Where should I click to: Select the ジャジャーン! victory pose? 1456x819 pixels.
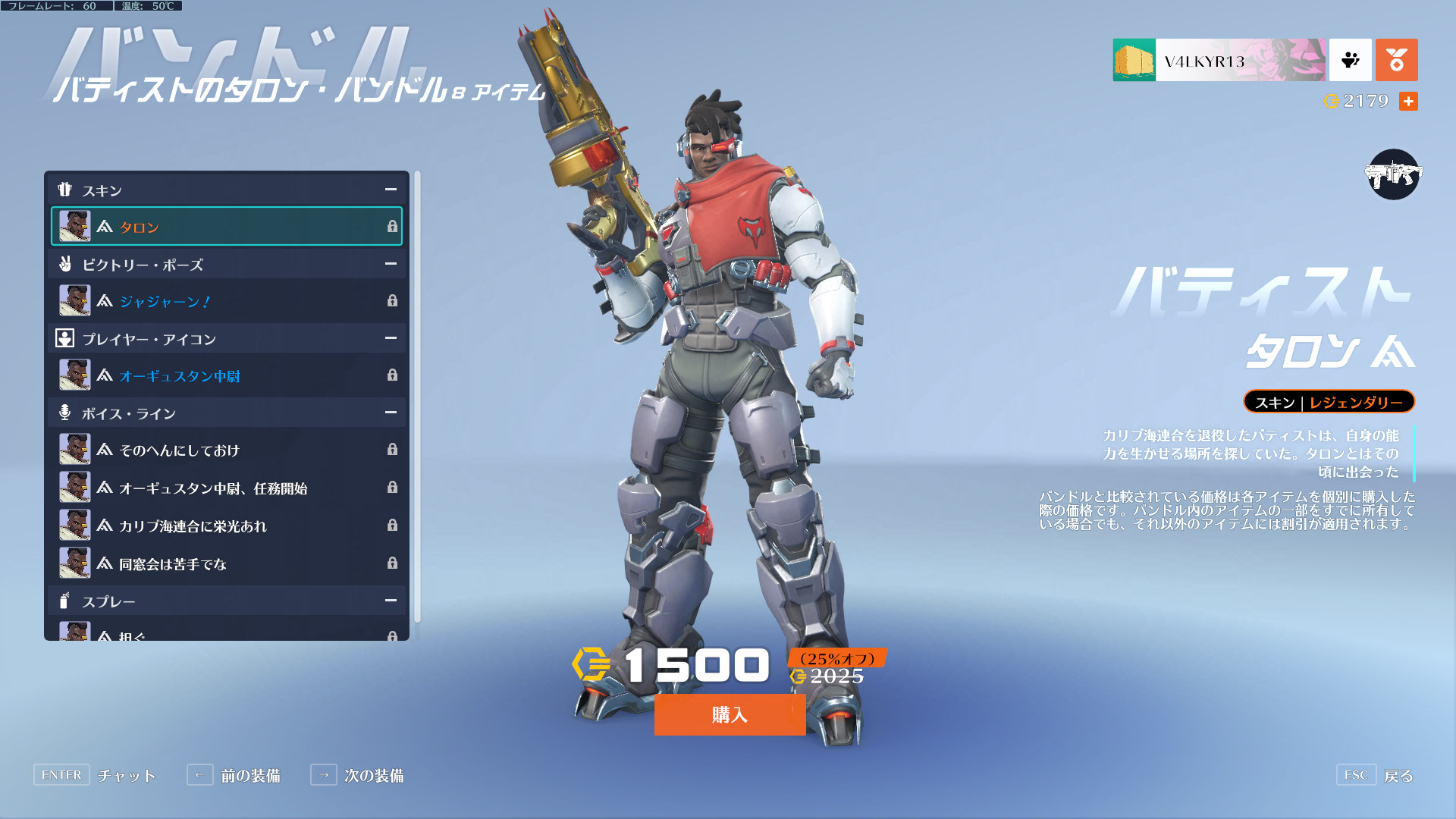click(x=226, y=301)
